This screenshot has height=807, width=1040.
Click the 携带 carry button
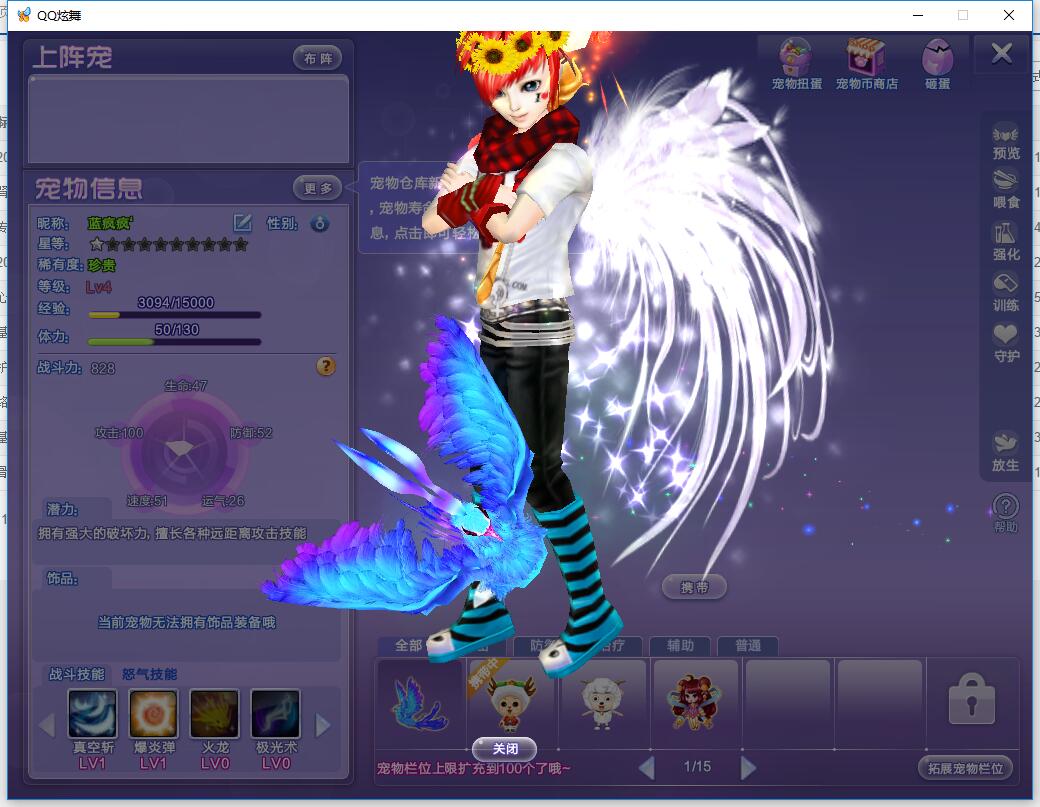(x=694, y=587)
